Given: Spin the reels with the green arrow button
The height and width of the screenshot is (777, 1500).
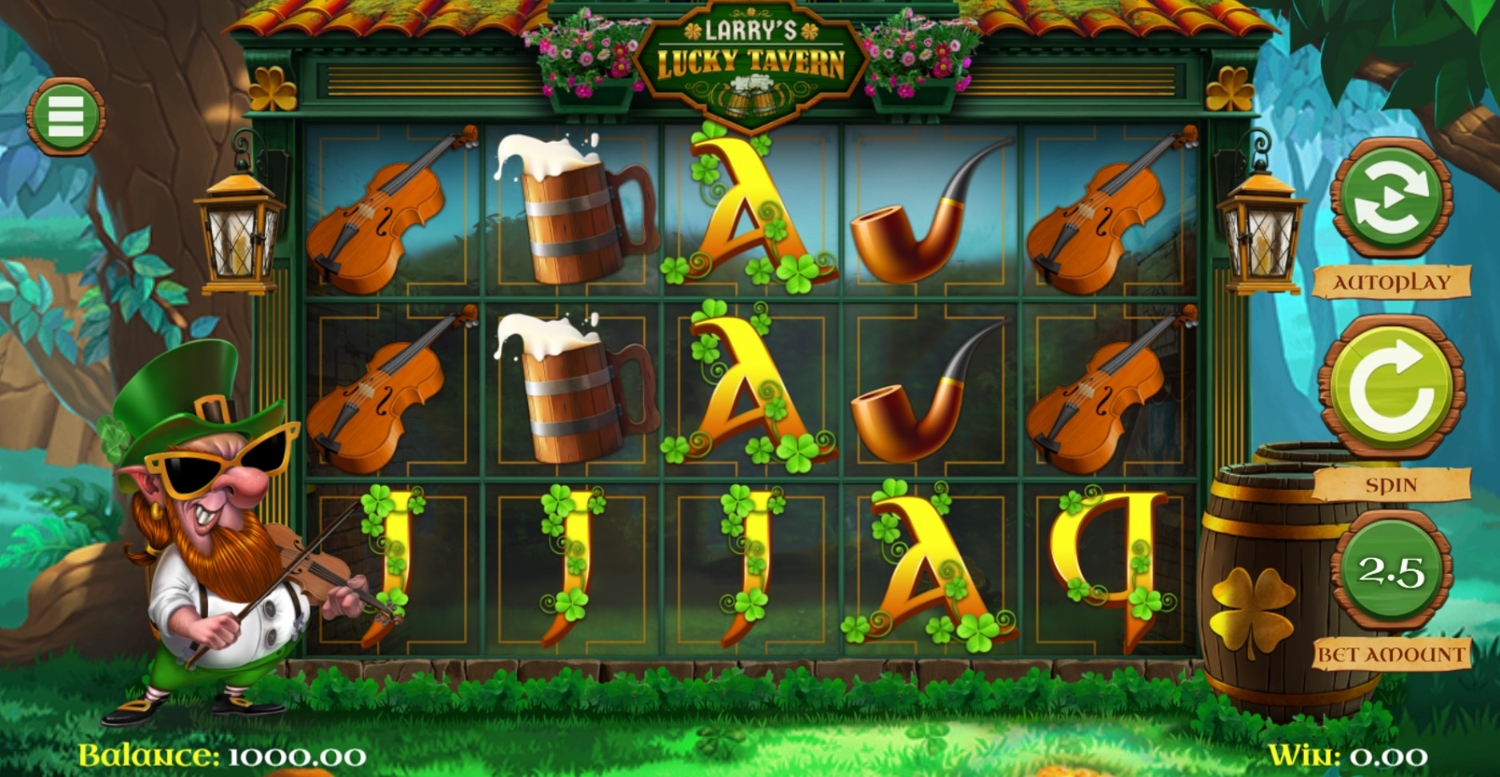Looking at the screenshot, I should (1391, 386).
